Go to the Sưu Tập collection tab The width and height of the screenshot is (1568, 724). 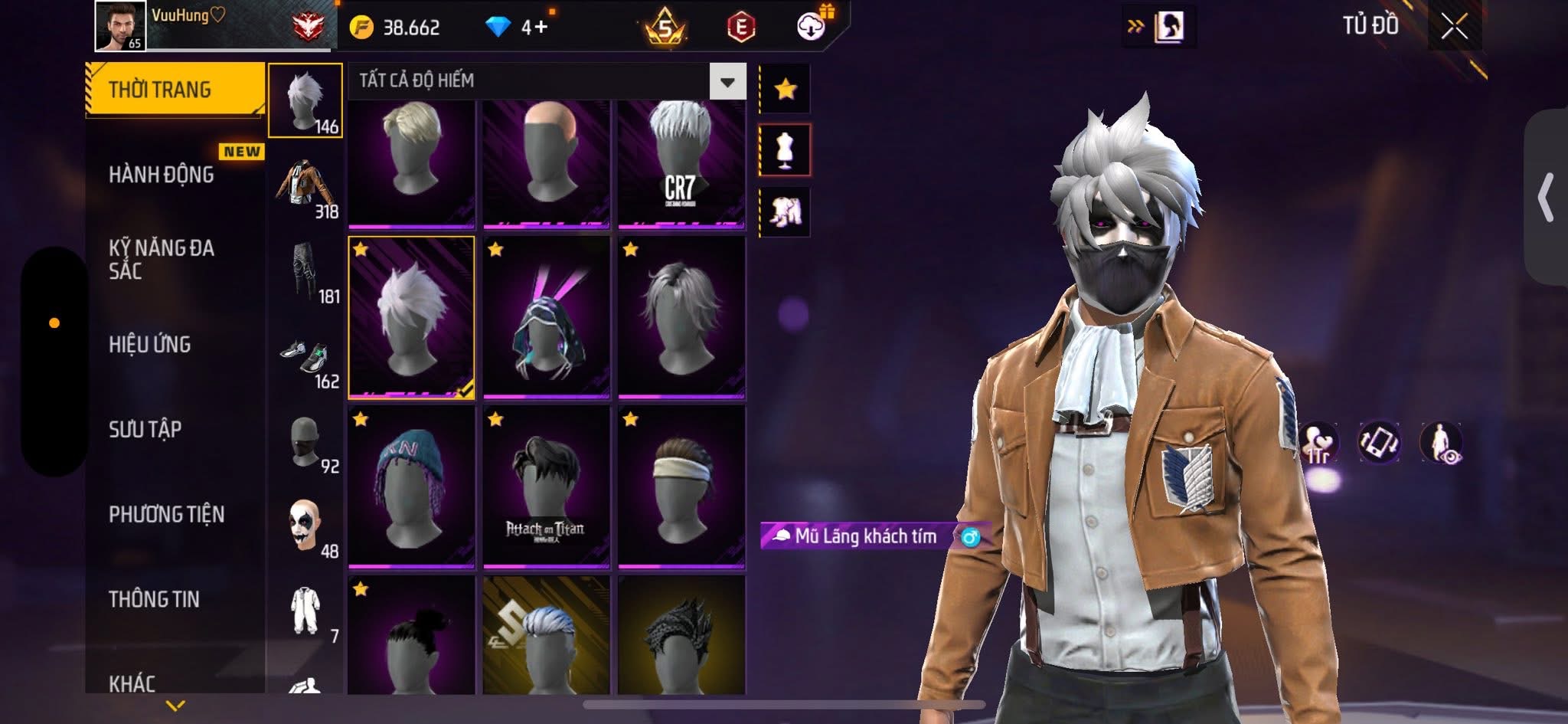(x=145, y=429)
